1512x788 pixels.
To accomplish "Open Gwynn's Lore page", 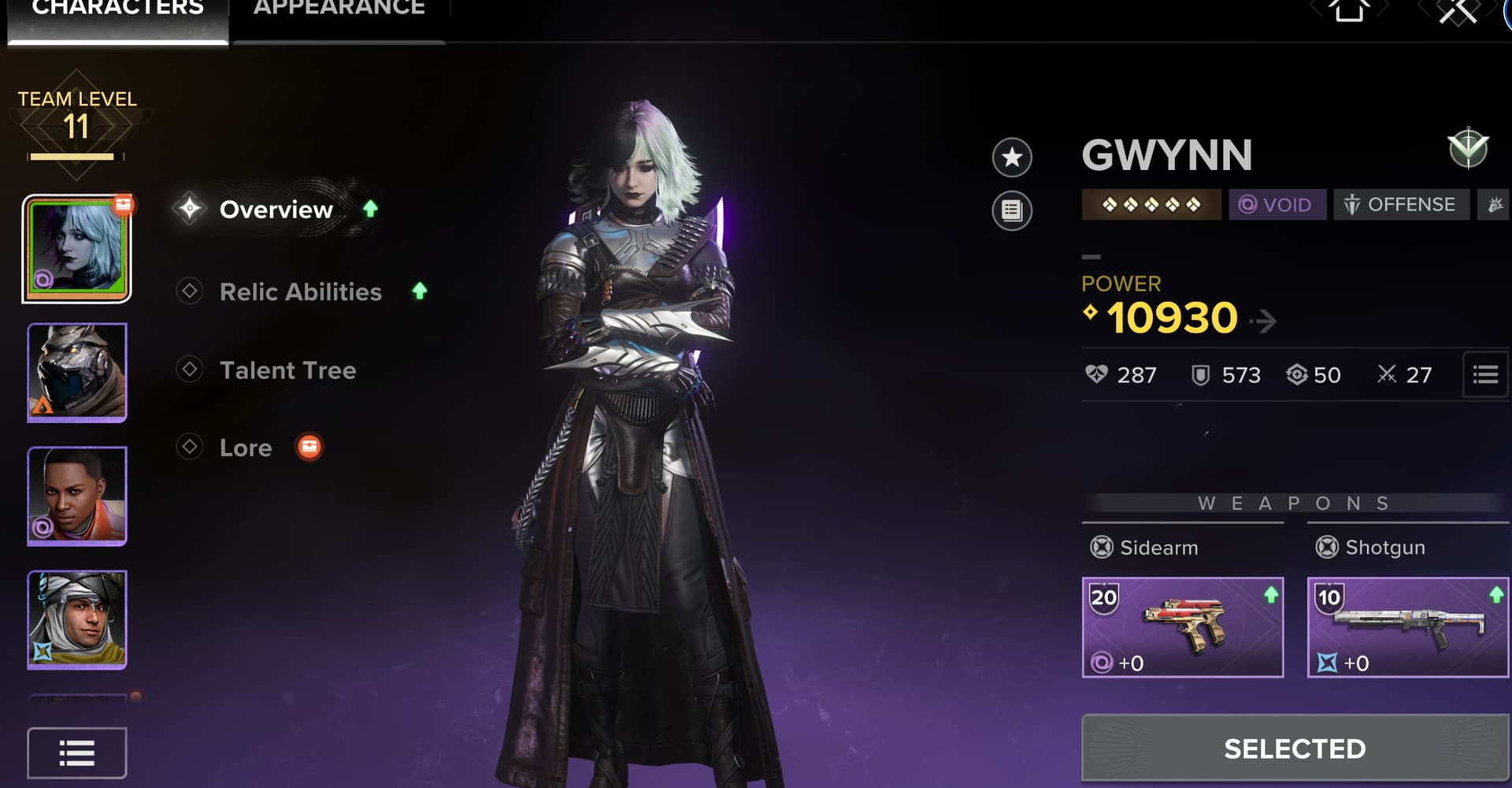I will tap(246, 448).
